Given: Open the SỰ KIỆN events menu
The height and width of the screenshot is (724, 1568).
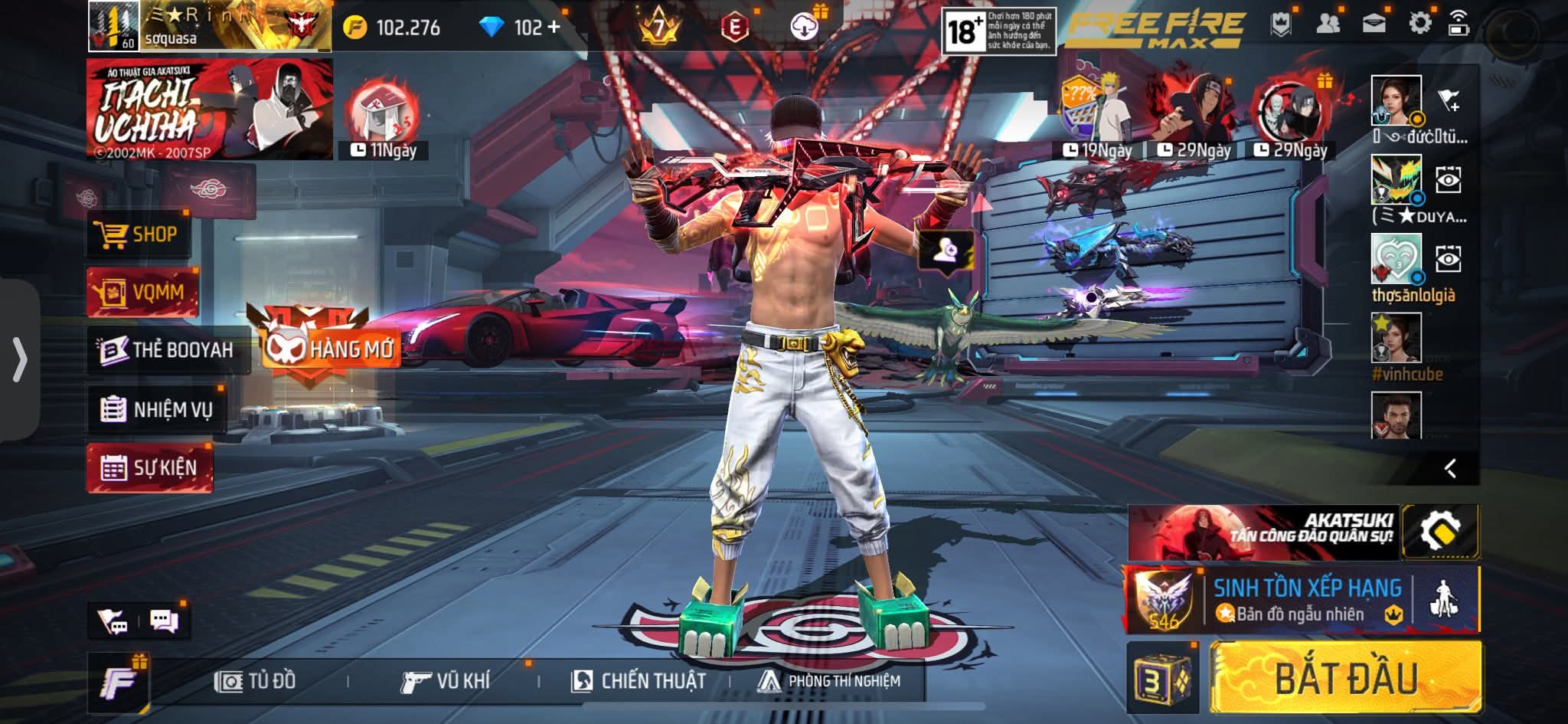Looking at the screenshot, I should 150,467.
